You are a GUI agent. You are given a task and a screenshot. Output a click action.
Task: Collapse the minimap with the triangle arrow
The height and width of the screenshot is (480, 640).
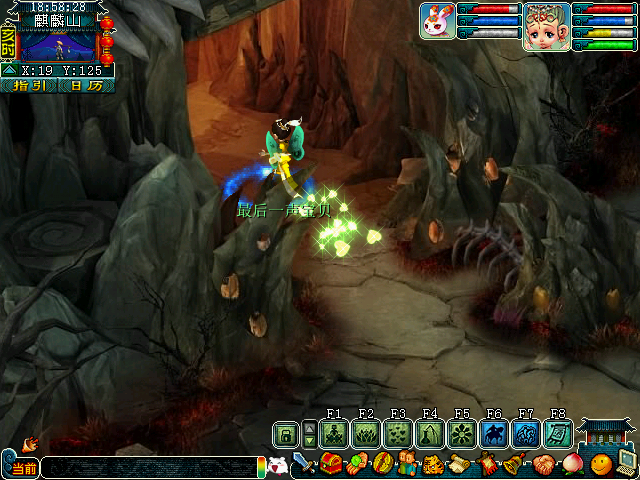point(8,70)
